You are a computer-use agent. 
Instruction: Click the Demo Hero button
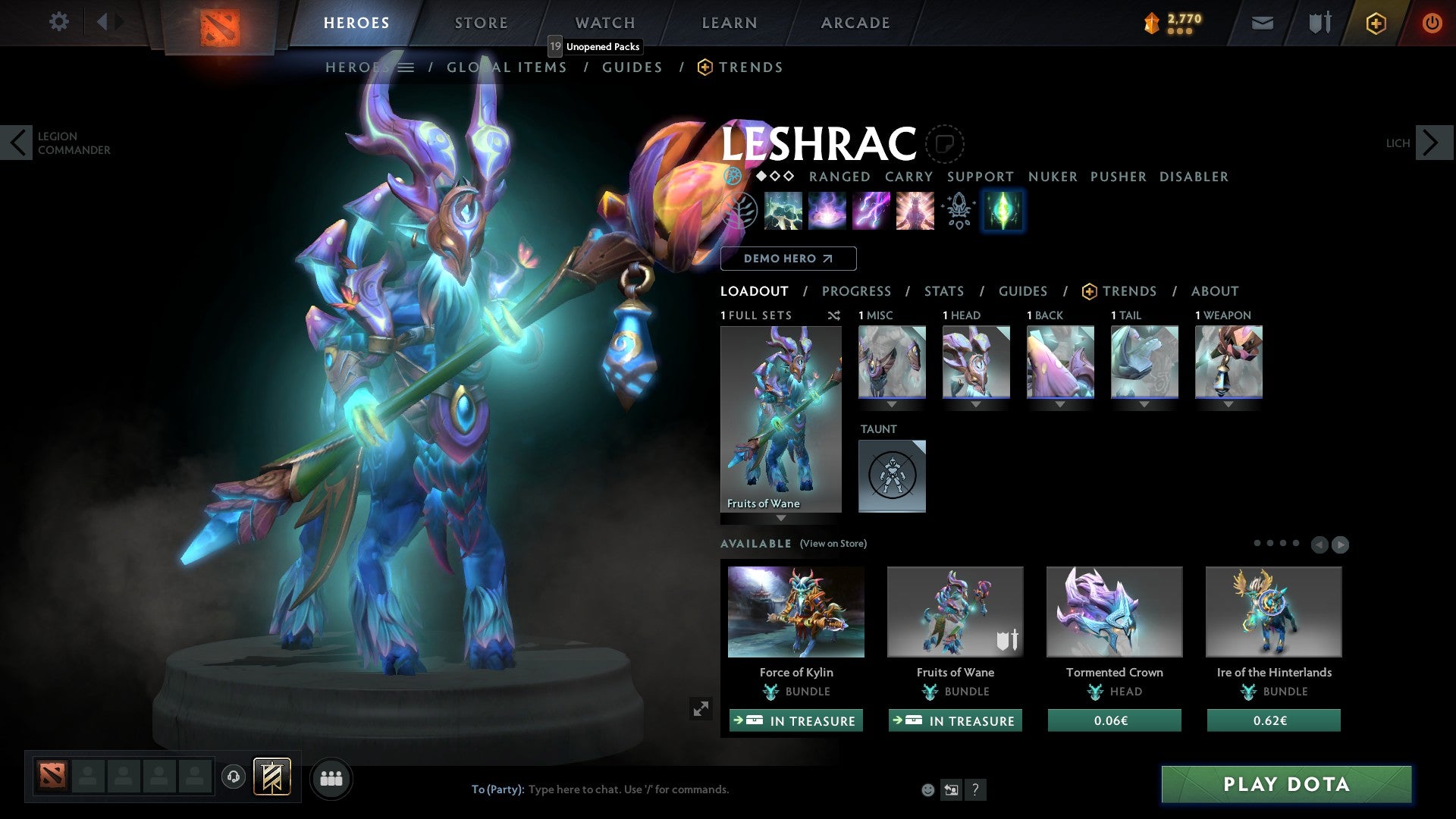coord(788,259)
